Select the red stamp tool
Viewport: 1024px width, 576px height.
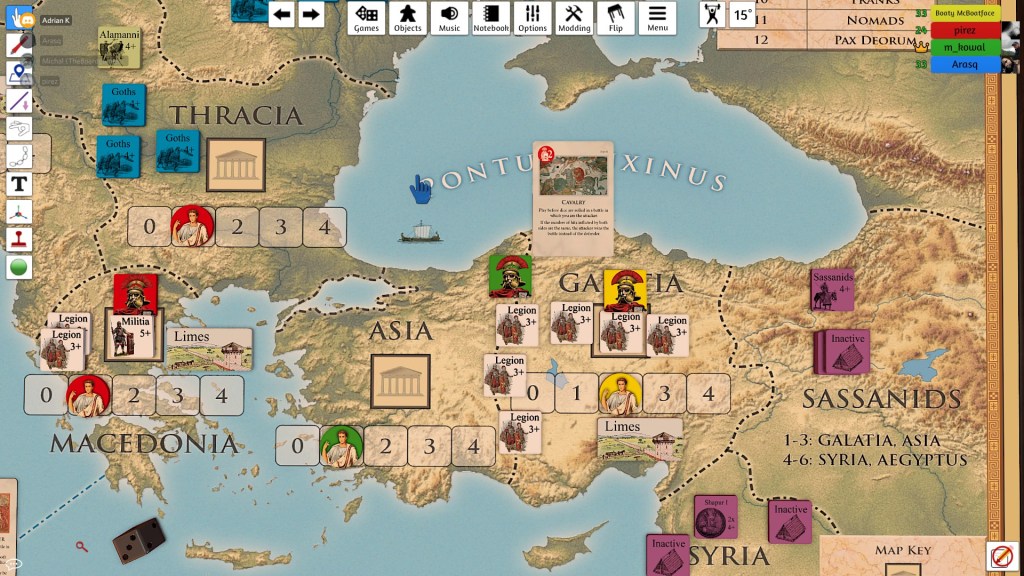[19, 239]
